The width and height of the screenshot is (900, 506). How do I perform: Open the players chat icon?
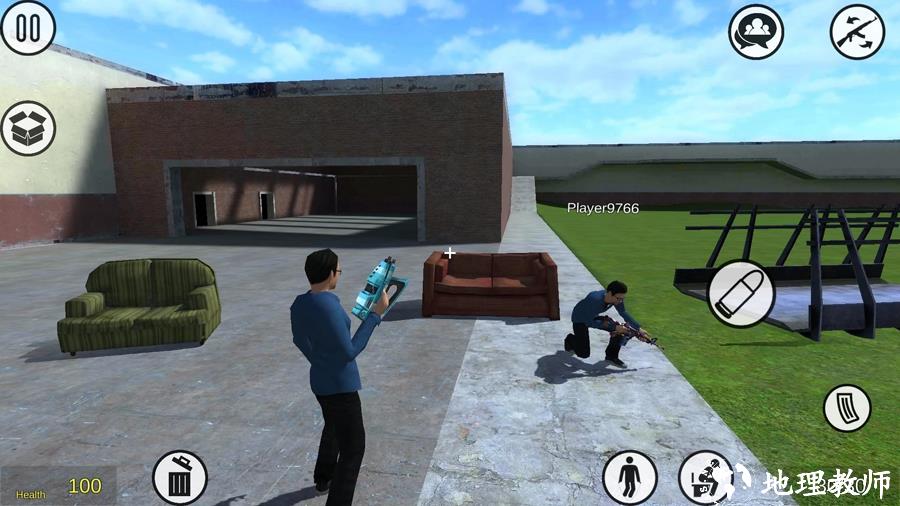pyautogui.click(x=756, y=32)
